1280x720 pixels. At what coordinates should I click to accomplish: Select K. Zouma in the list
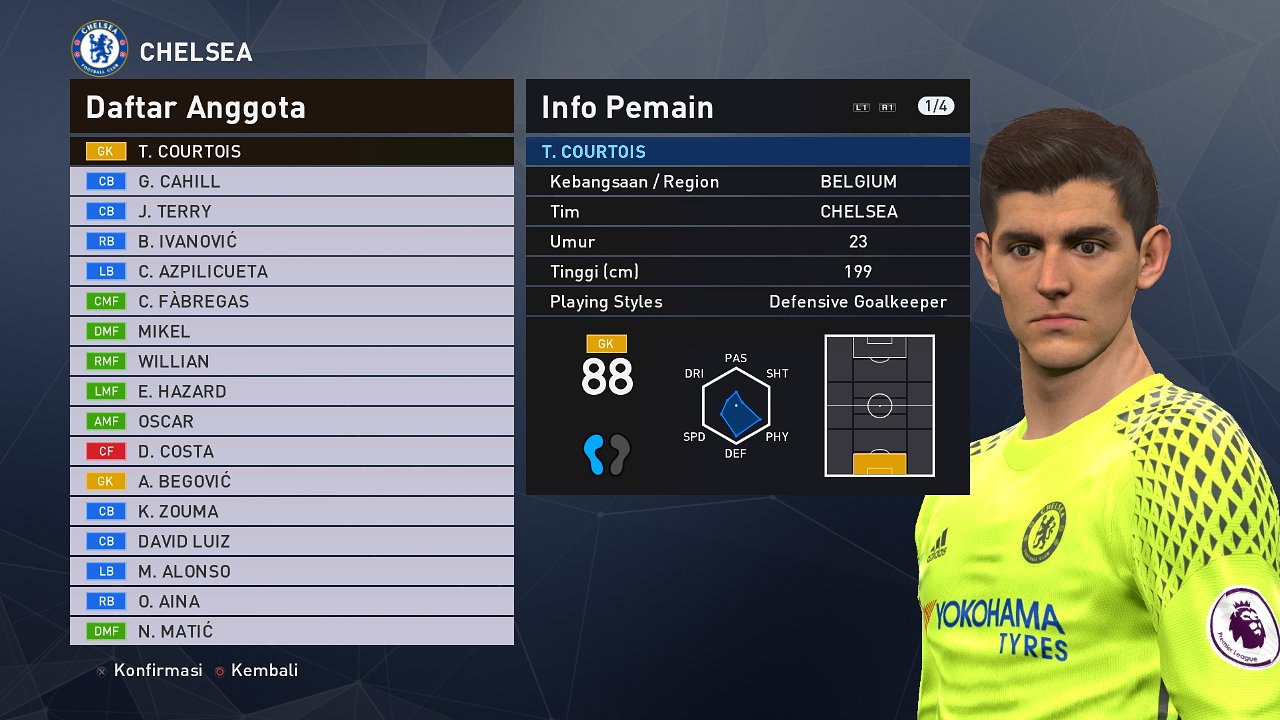[x=291, y=512]
